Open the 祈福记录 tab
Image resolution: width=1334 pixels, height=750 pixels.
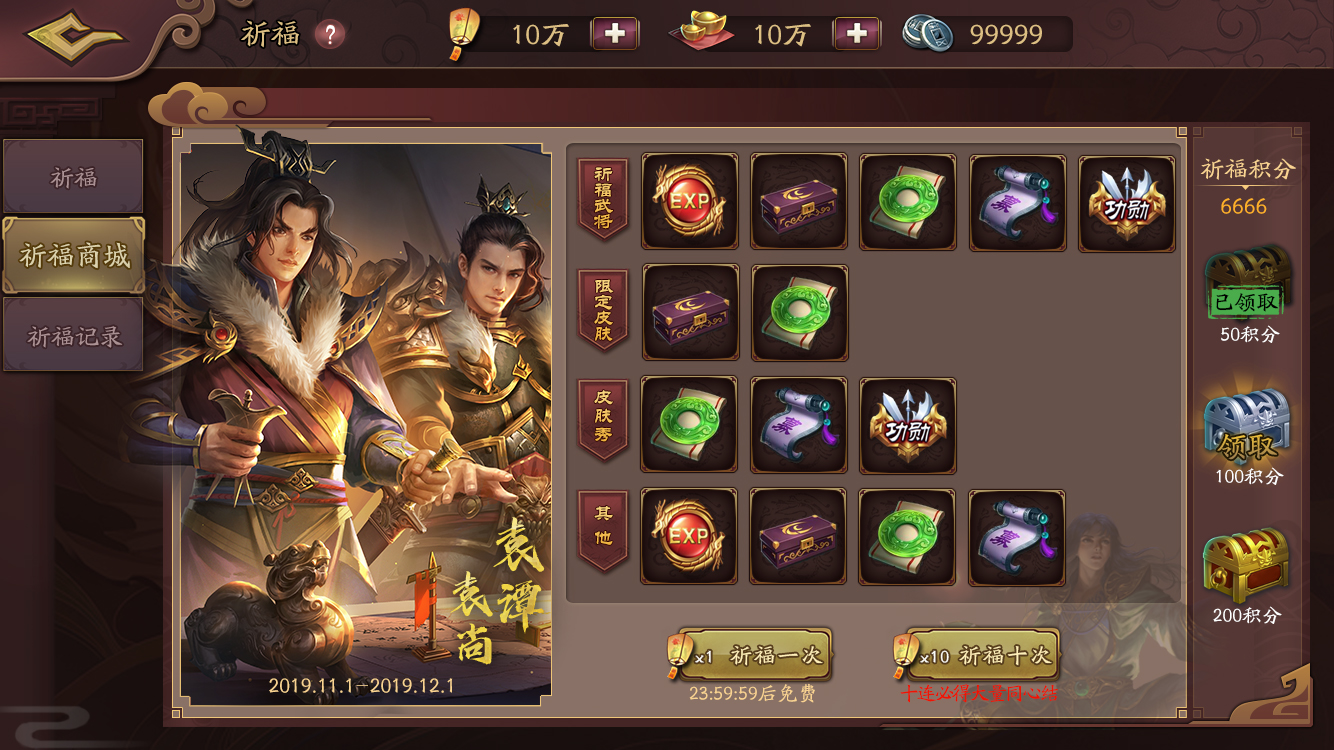(73, 335)
